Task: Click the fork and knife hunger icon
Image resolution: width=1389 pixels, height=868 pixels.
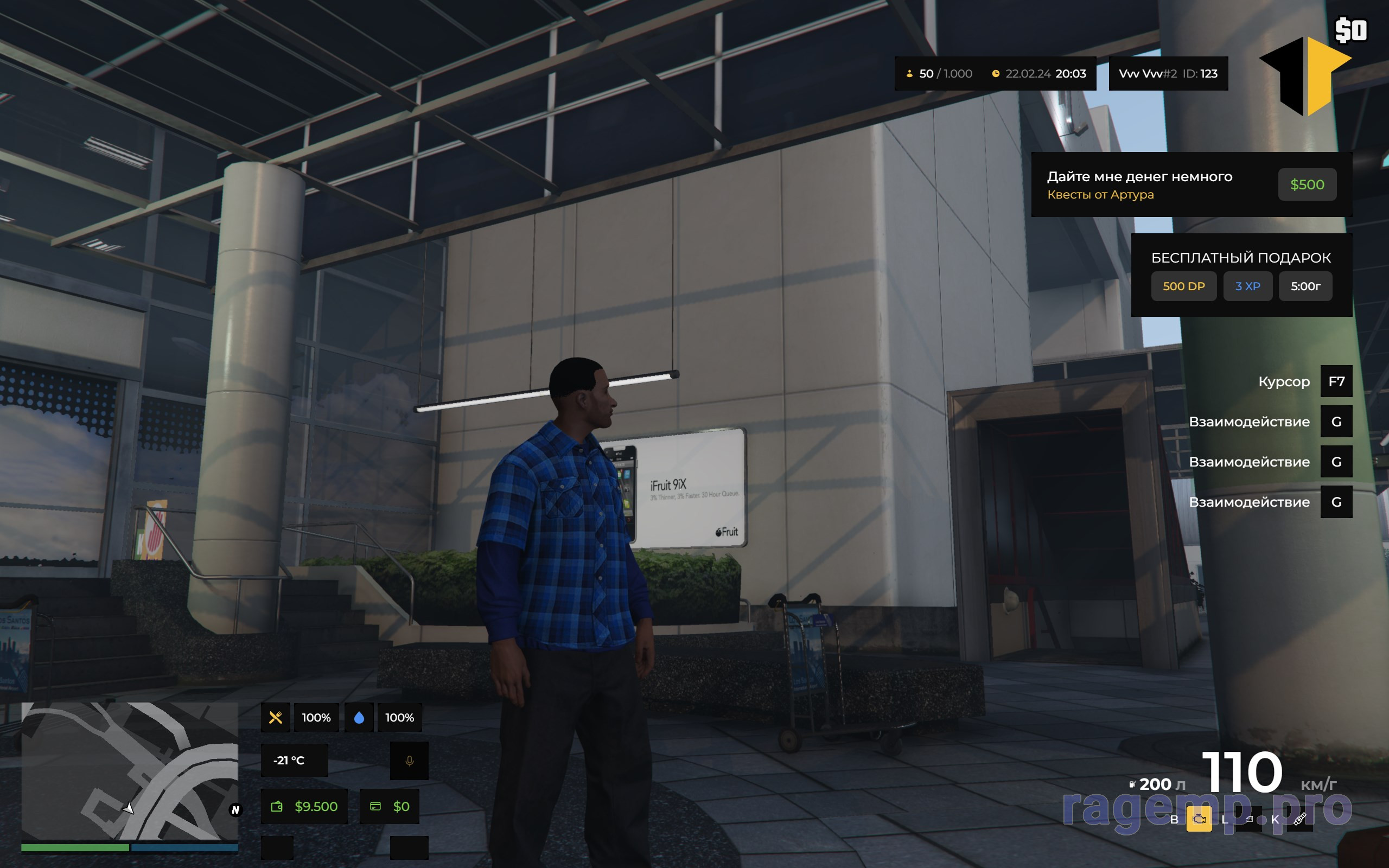Action: [276, 718]
